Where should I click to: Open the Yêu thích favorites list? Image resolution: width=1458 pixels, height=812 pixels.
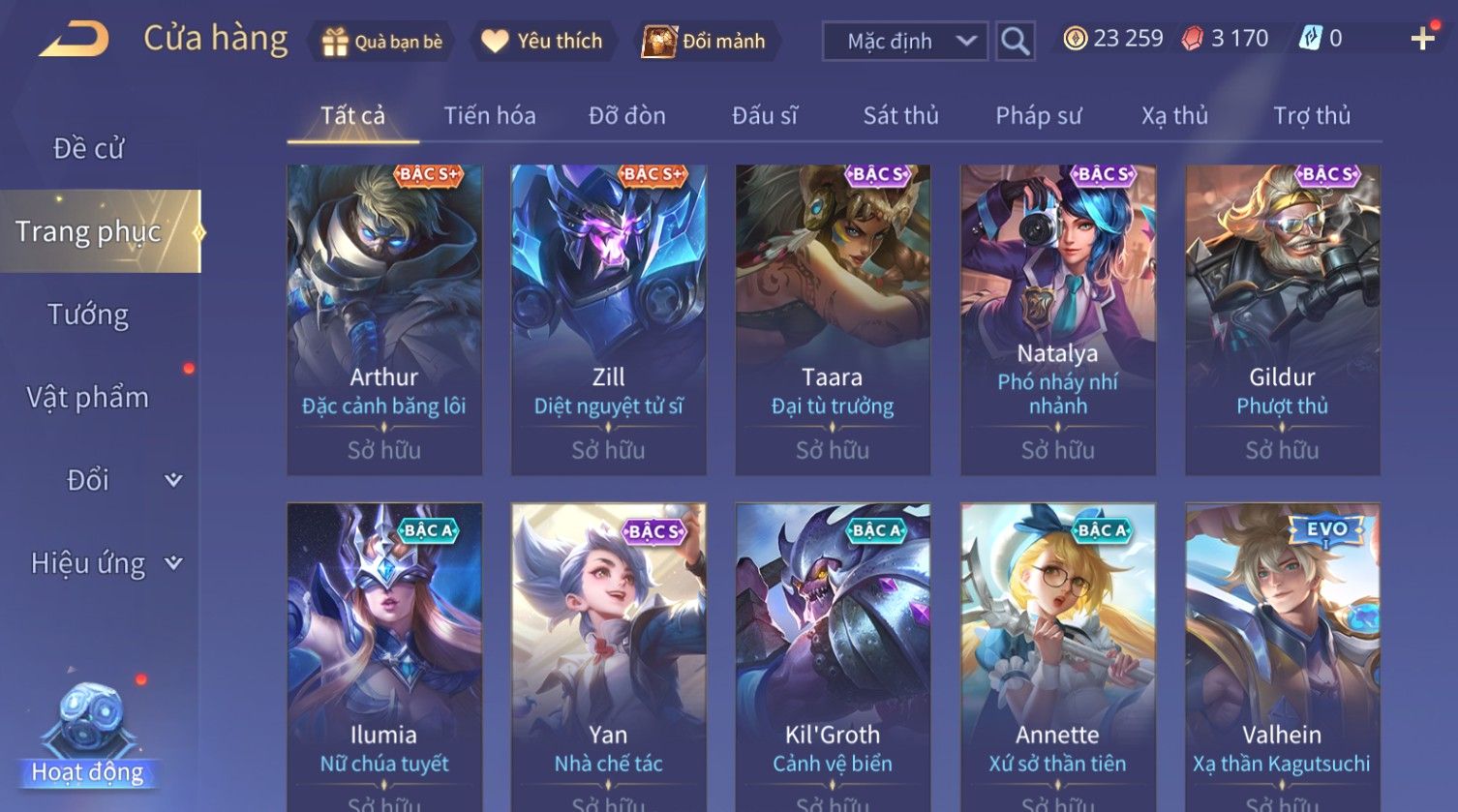click(542, 42)
